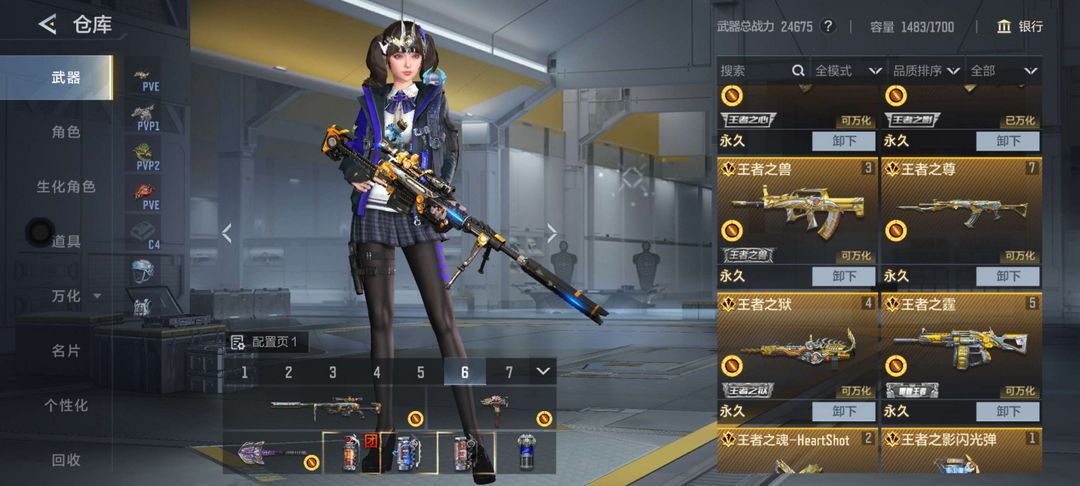The image size is (1080, 486).
Task: Open the 生化角色 category
Action: pyautogui.click(x=66, y=187)
